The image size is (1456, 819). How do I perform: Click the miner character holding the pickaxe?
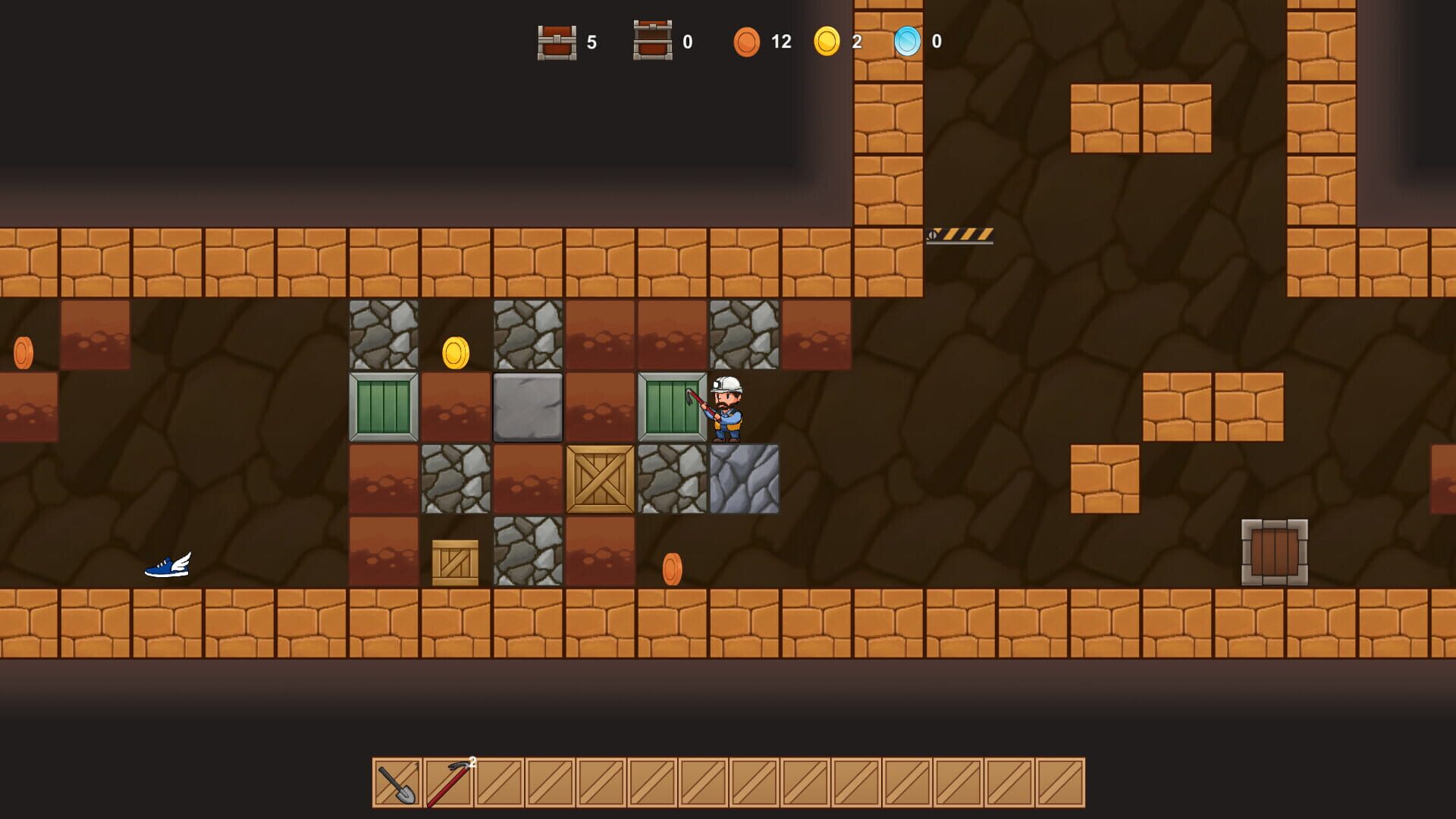click(724, 409)
